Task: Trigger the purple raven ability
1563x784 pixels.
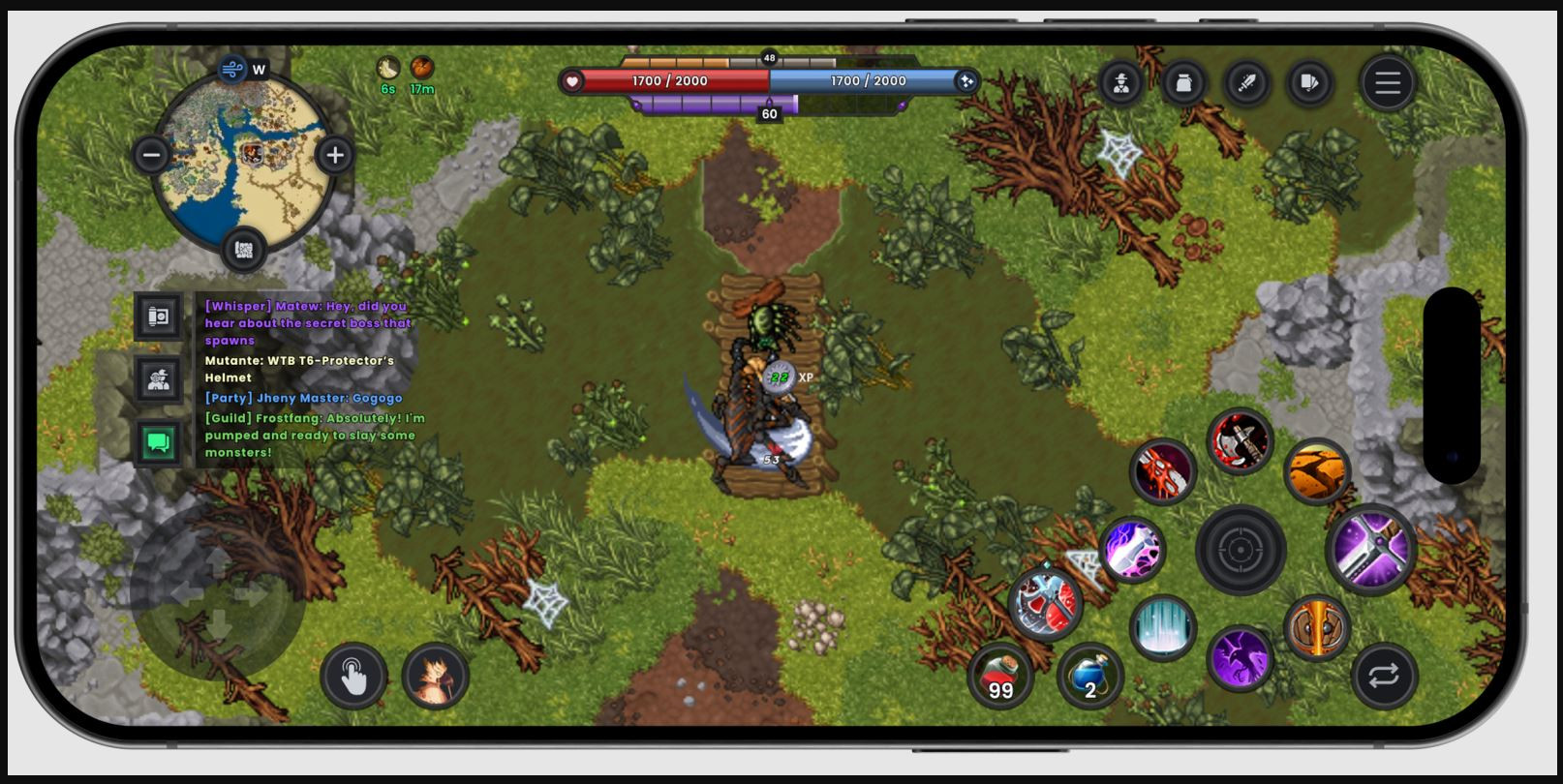Action: (1239, 659)
